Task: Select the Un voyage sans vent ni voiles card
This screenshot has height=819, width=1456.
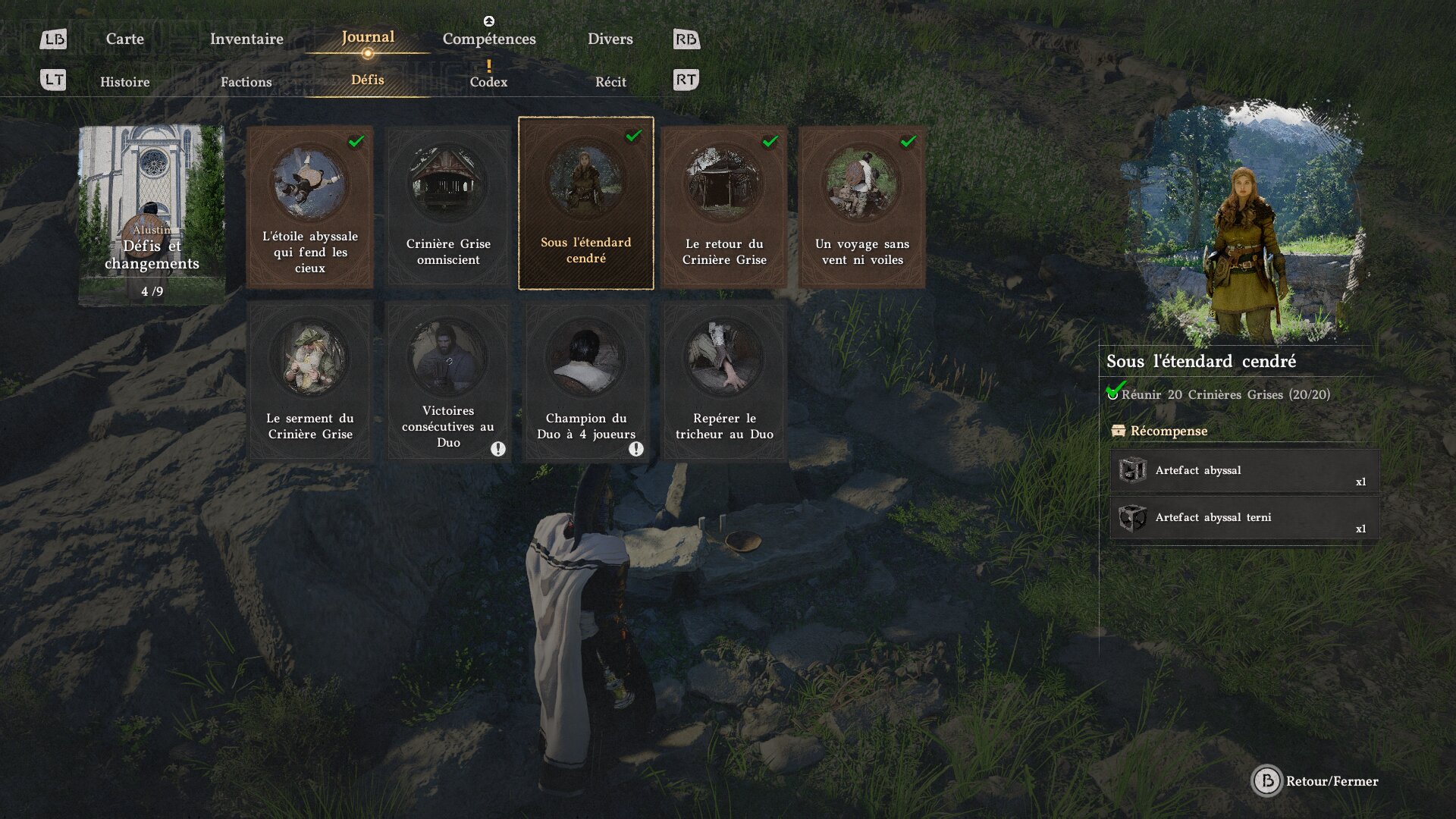Action: point(862,207)
